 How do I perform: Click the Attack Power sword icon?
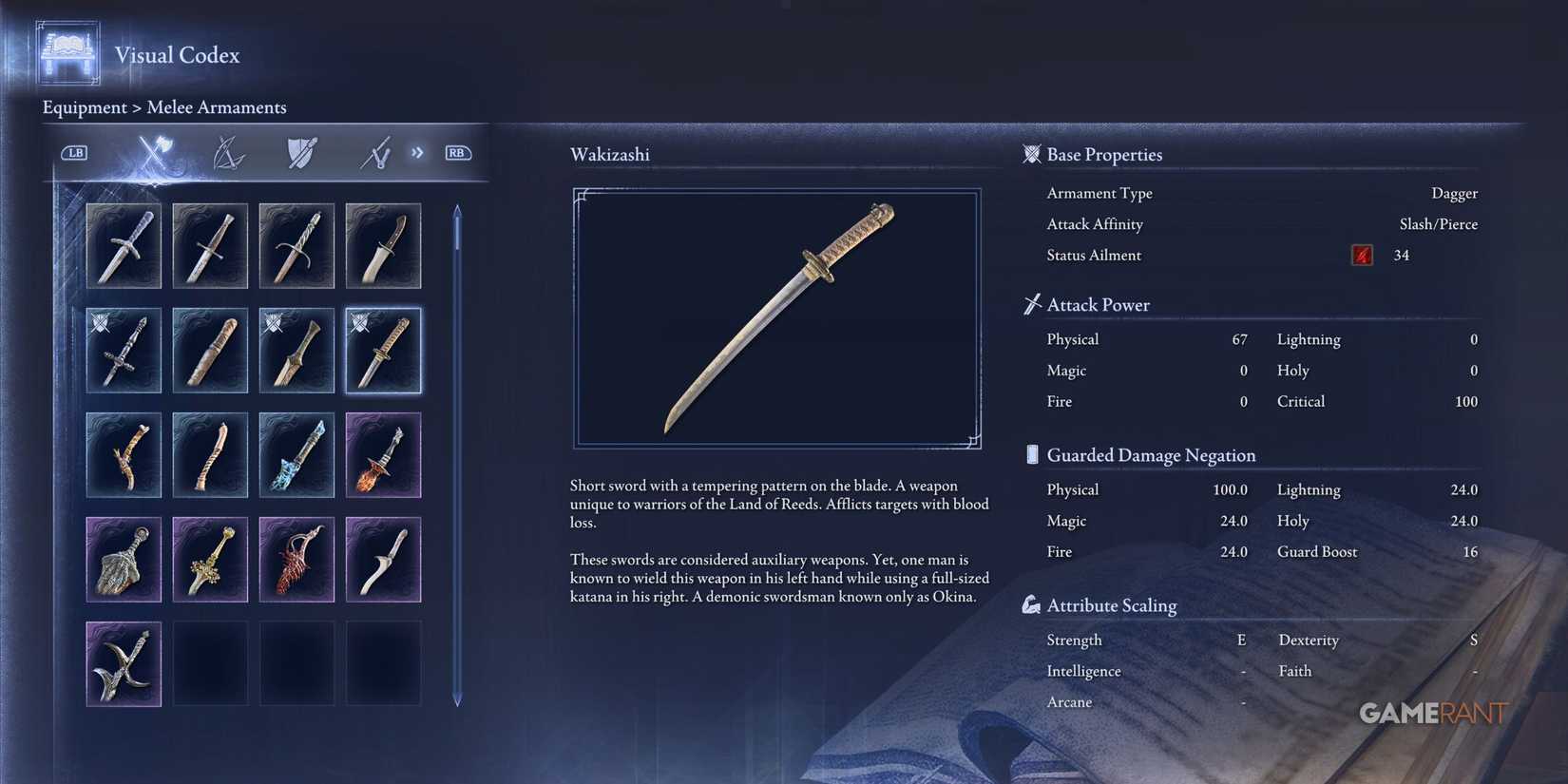1031,304
